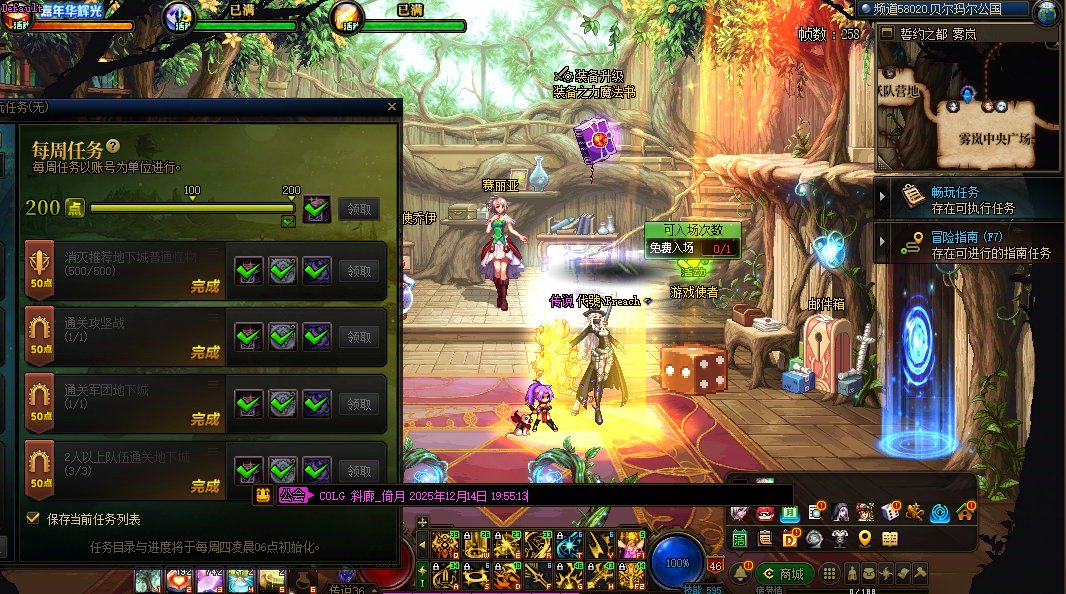1066x594 pixels.
Task: Click the town minimap
Action: coord(968,98)
